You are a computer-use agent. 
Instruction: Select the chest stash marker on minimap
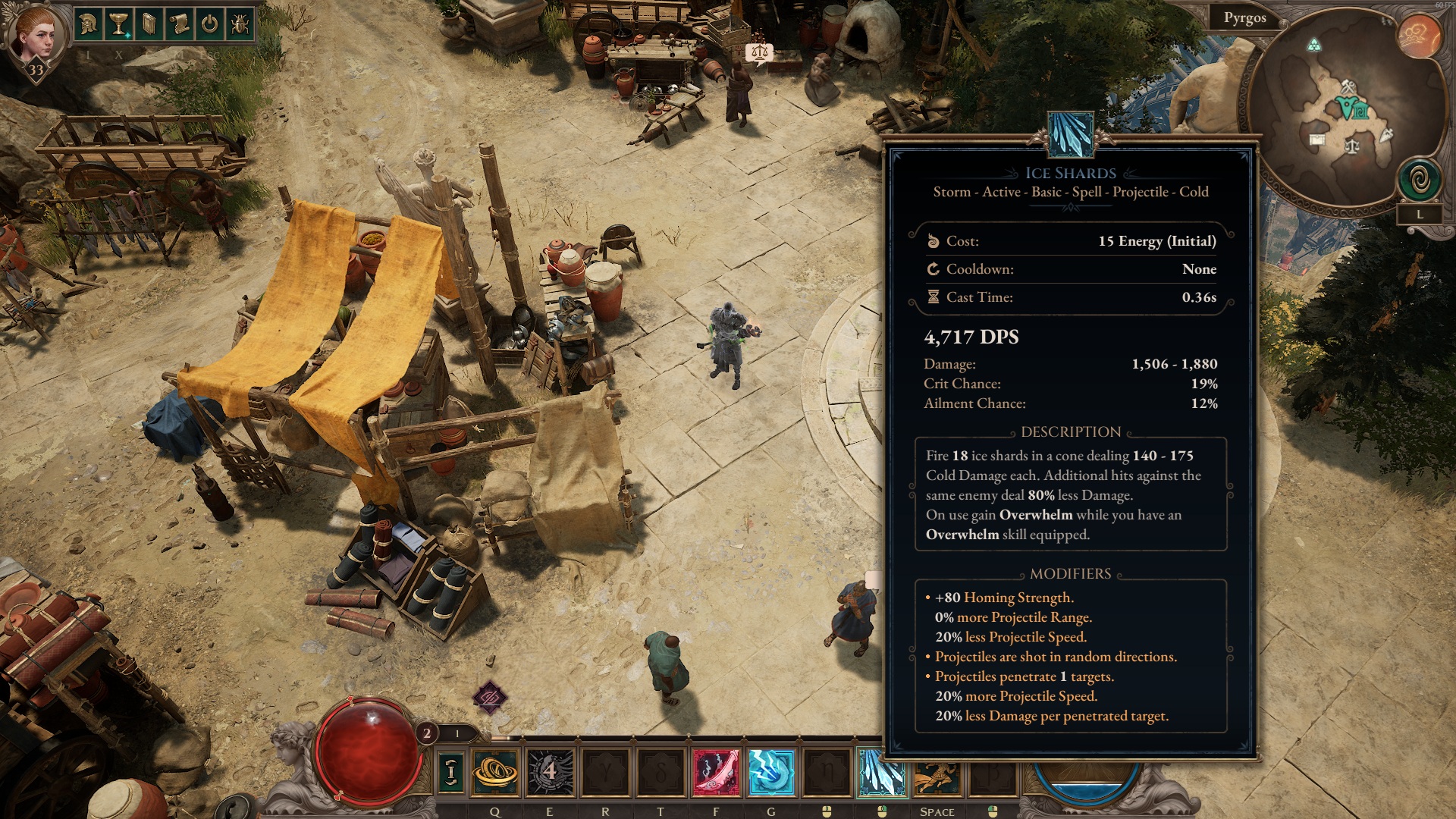(x=1316, y=140)
